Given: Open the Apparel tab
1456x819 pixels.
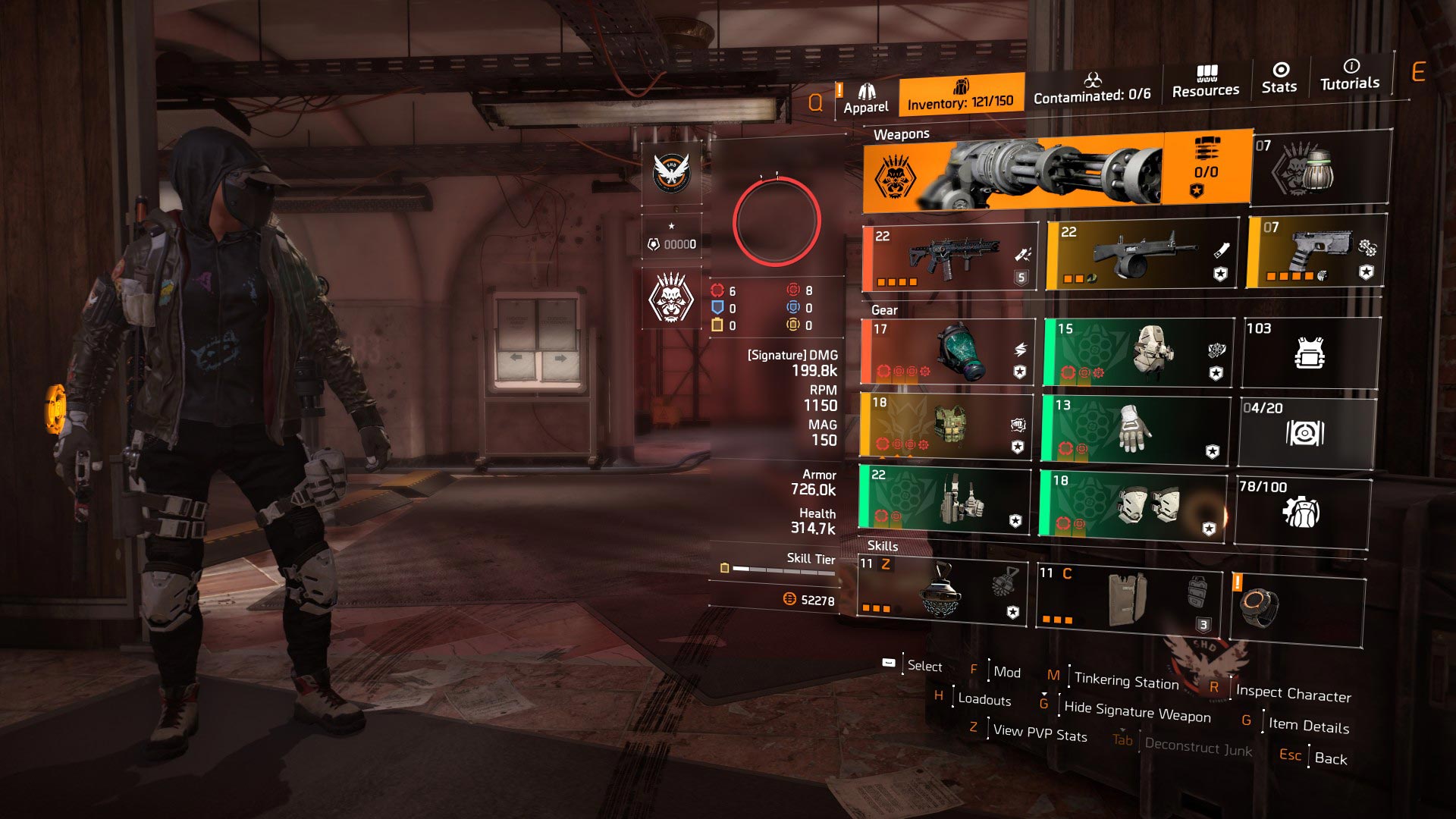Looking at the screenshot, I should 865,99.
